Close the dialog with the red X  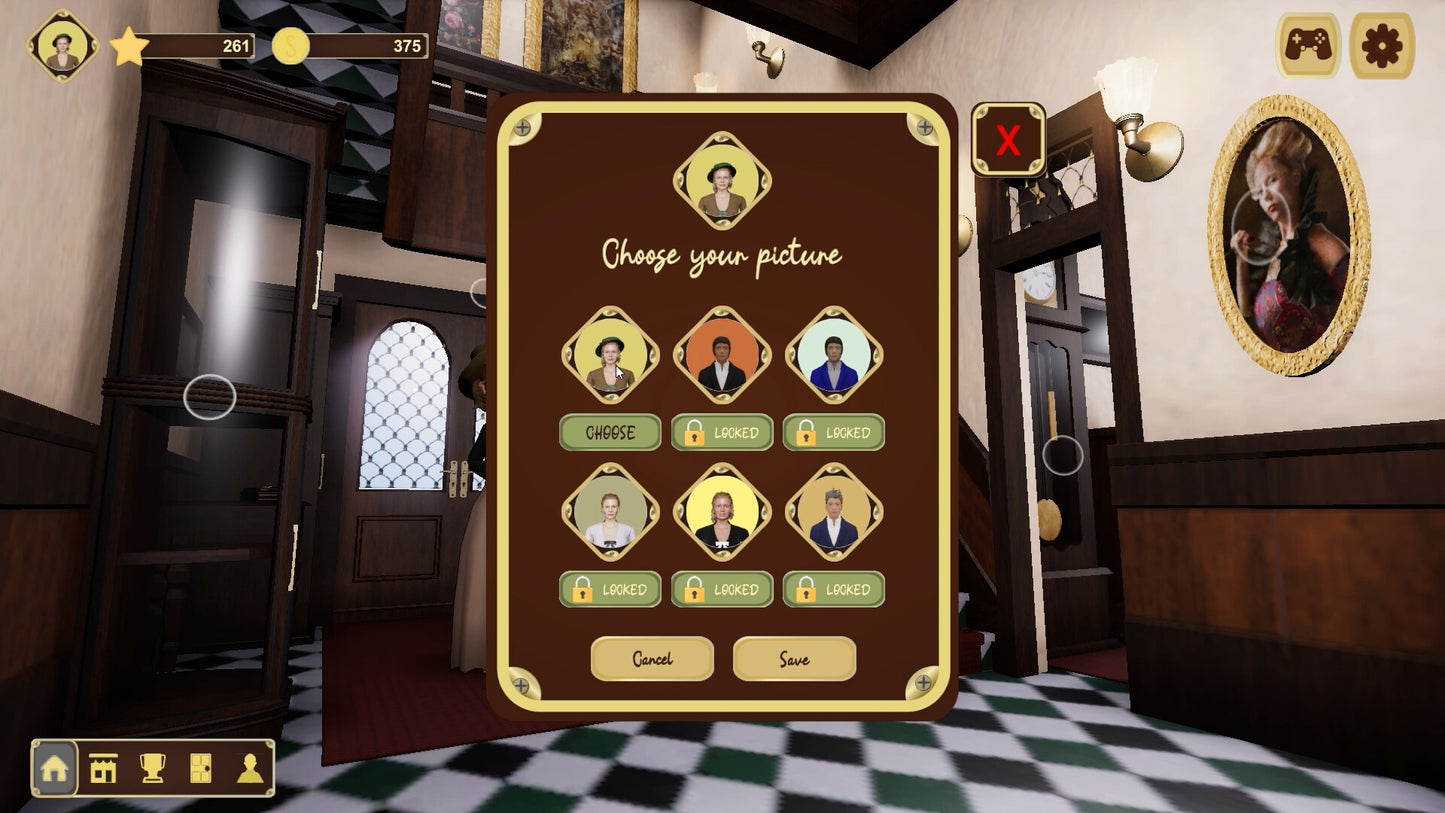(1008, 141)
